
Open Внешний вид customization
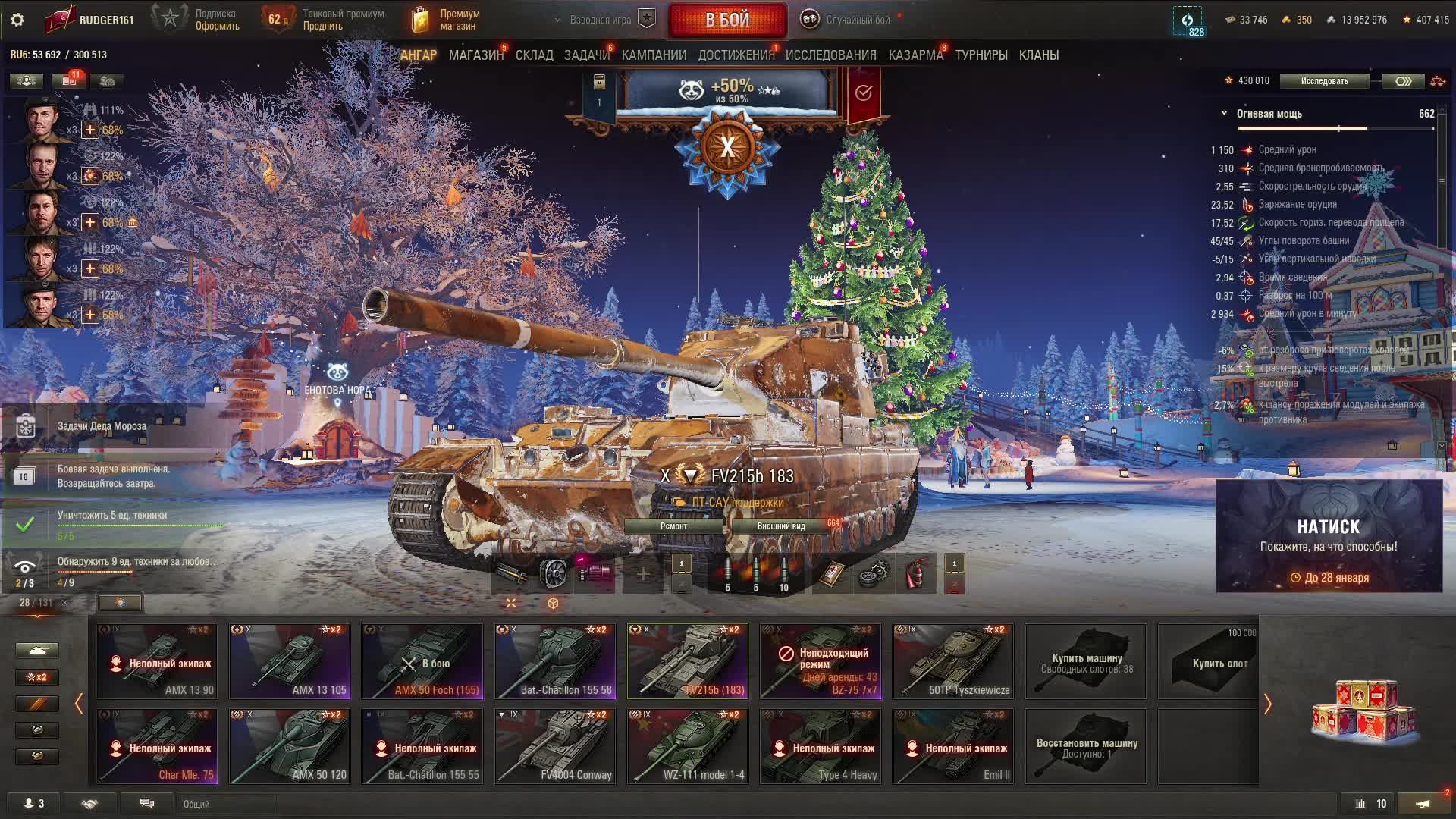pos(781,526)
